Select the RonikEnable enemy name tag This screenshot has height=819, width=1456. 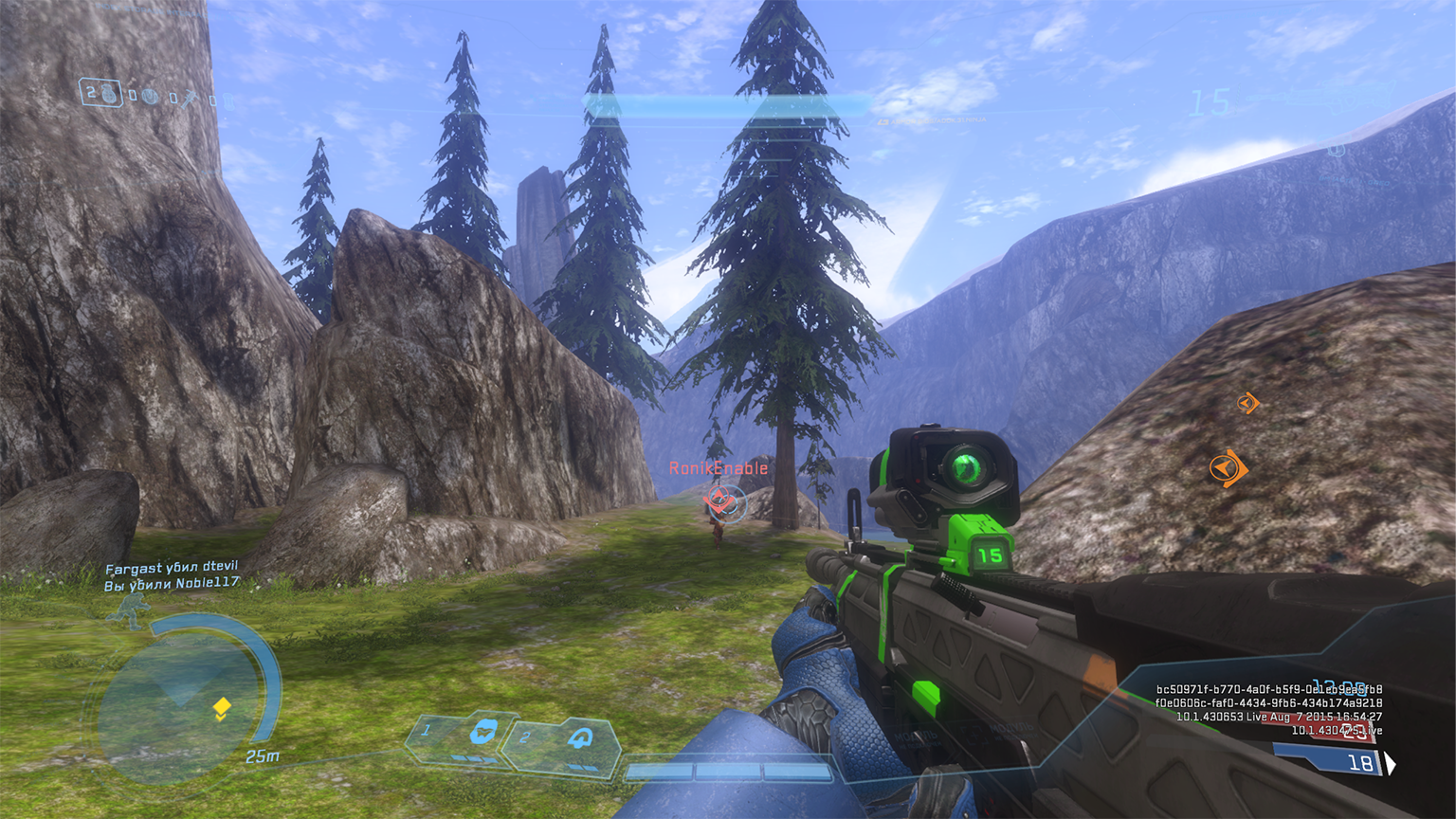click(x=719, y=468)
